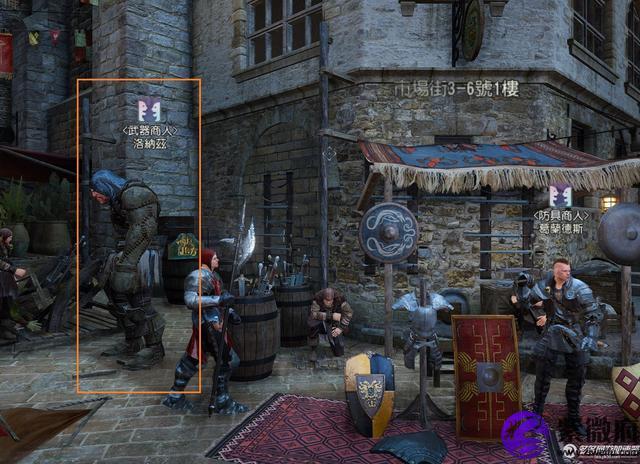Click the weapon merchant 洛納茲 nameplate icon

point(150,110)
